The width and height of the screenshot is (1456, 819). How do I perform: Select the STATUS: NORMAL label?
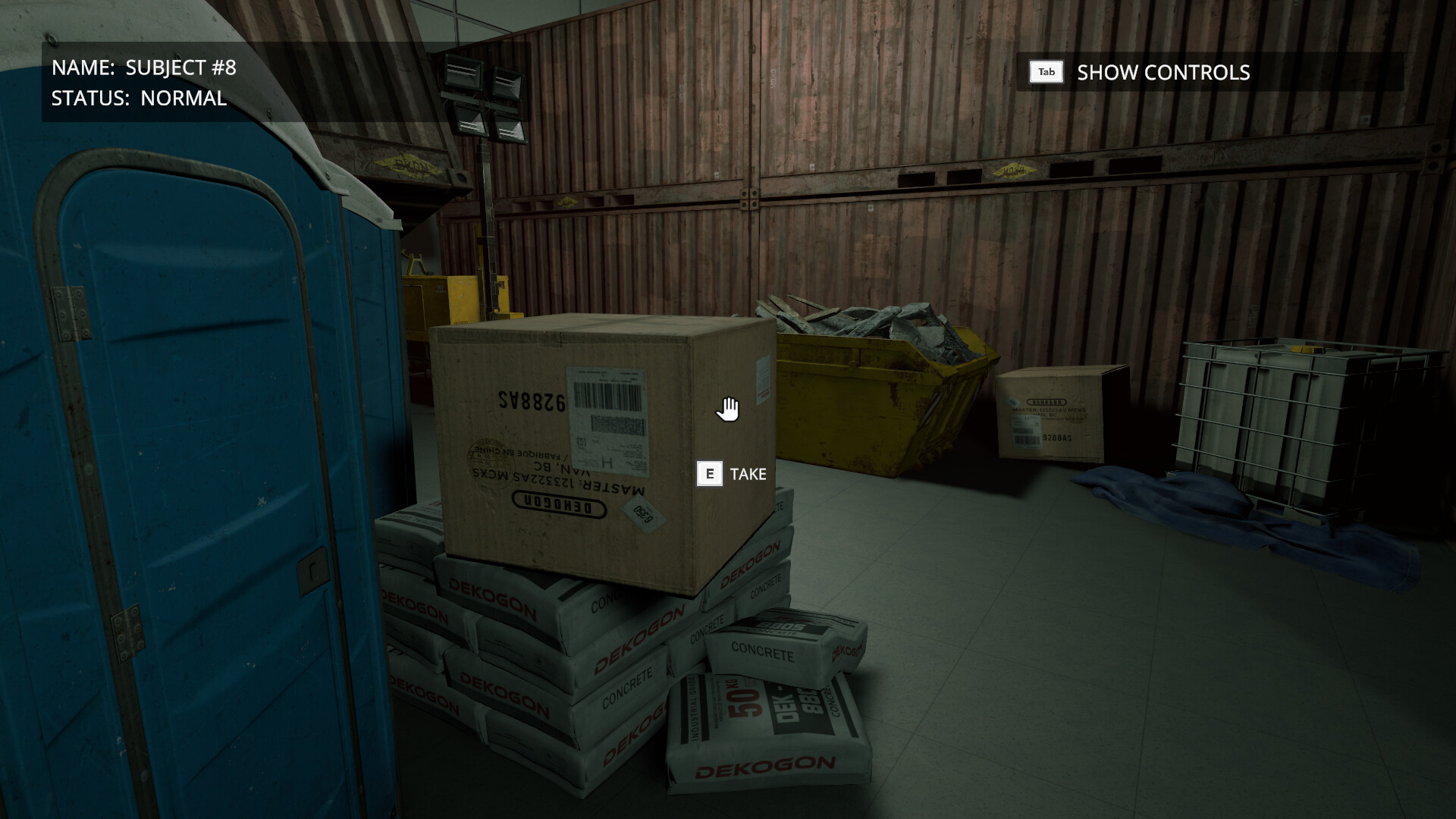(x=136, y=98)
